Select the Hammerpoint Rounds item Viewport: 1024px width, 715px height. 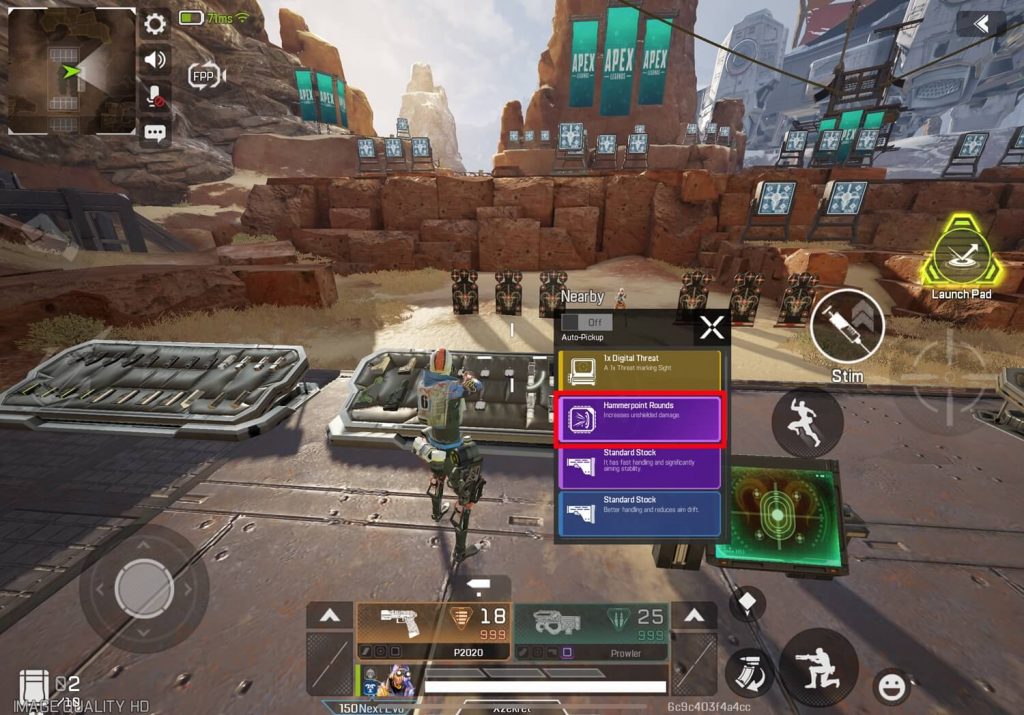point(640,419)
